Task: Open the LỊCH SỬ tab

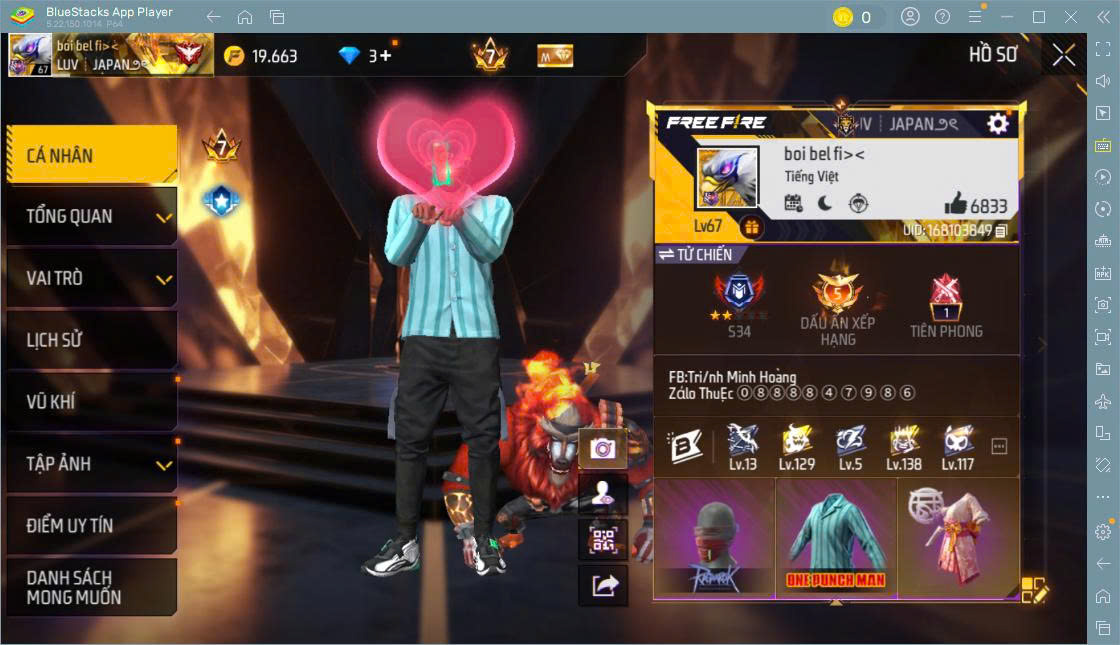Action: pos(91,340)
